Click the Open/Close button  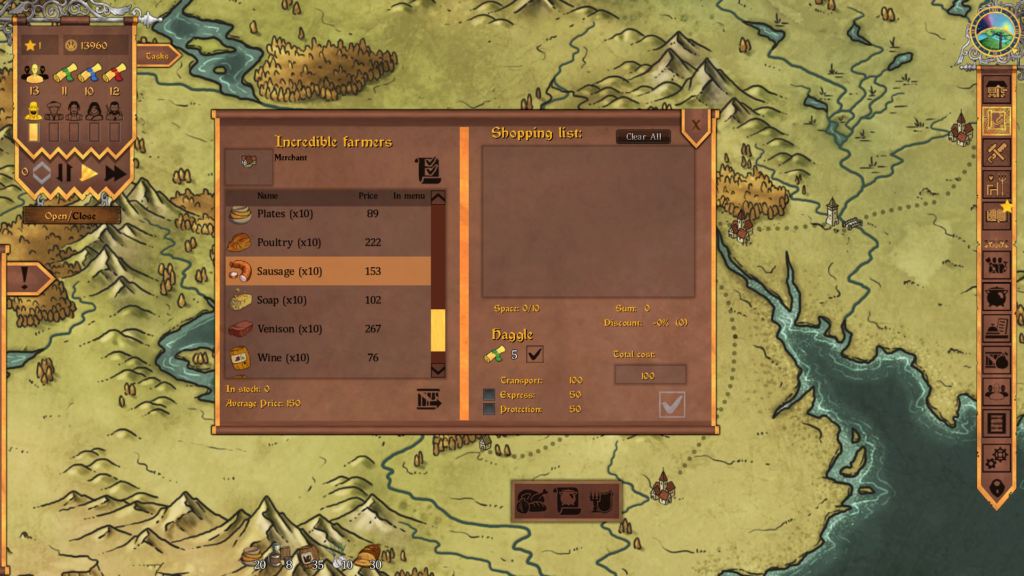tap(72, 215)
